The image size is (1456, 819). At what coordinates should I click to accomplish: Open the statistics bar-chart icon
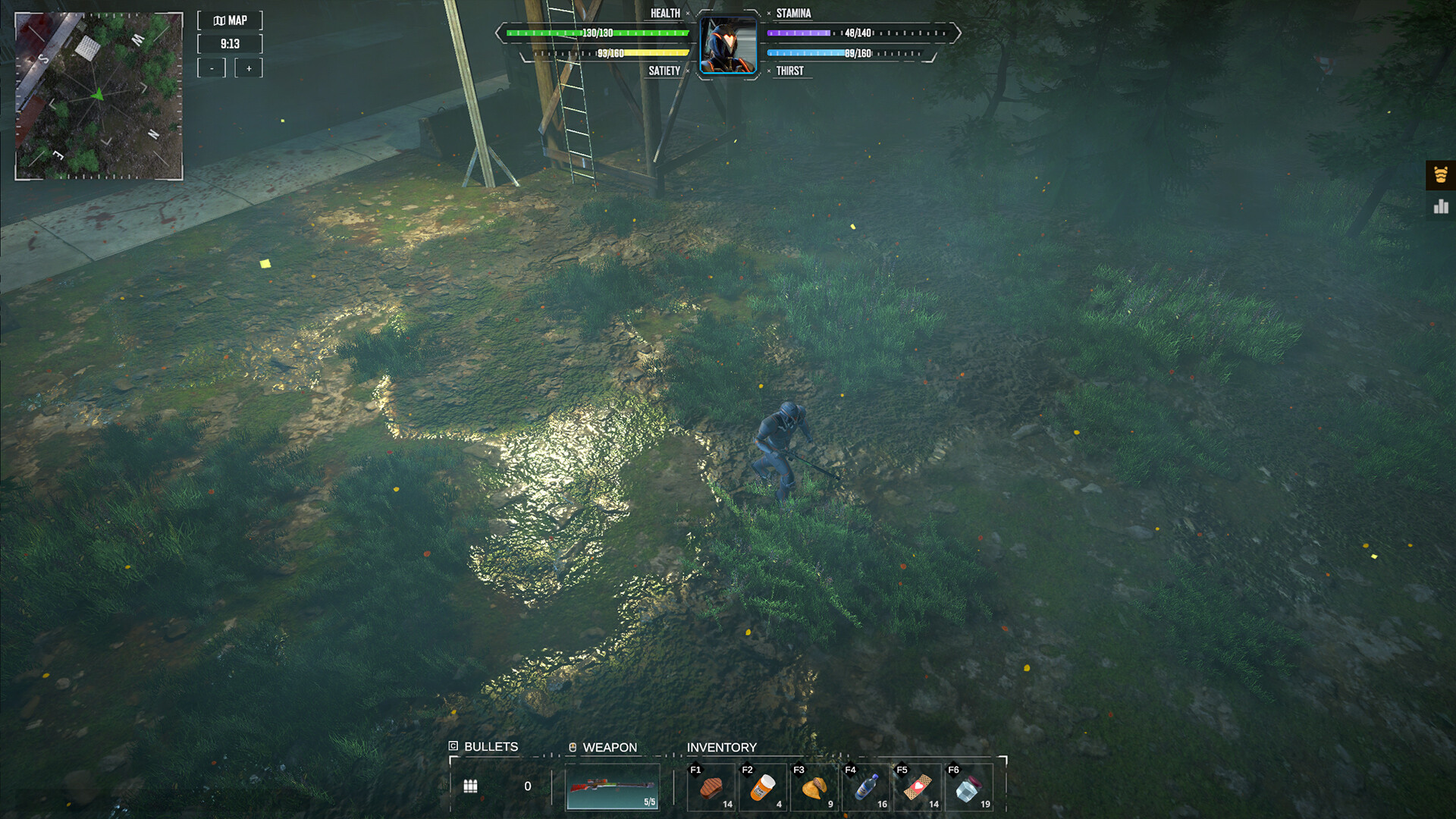[1439, 206]
